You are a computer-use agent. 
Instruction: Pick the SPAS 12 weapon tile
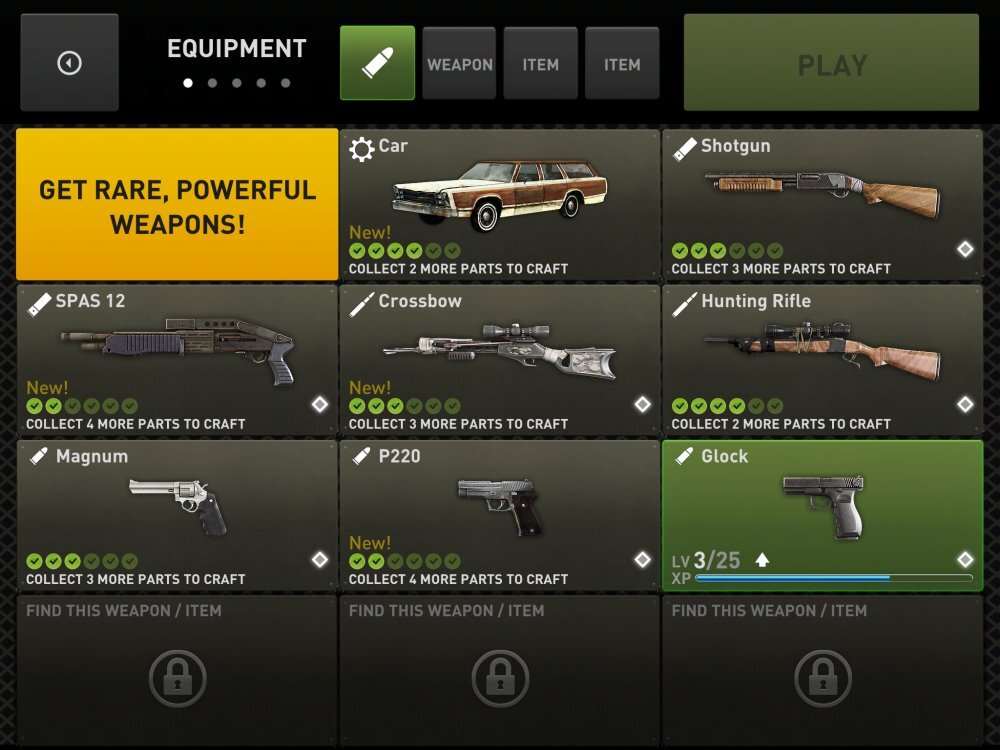[x=177, y=359]
